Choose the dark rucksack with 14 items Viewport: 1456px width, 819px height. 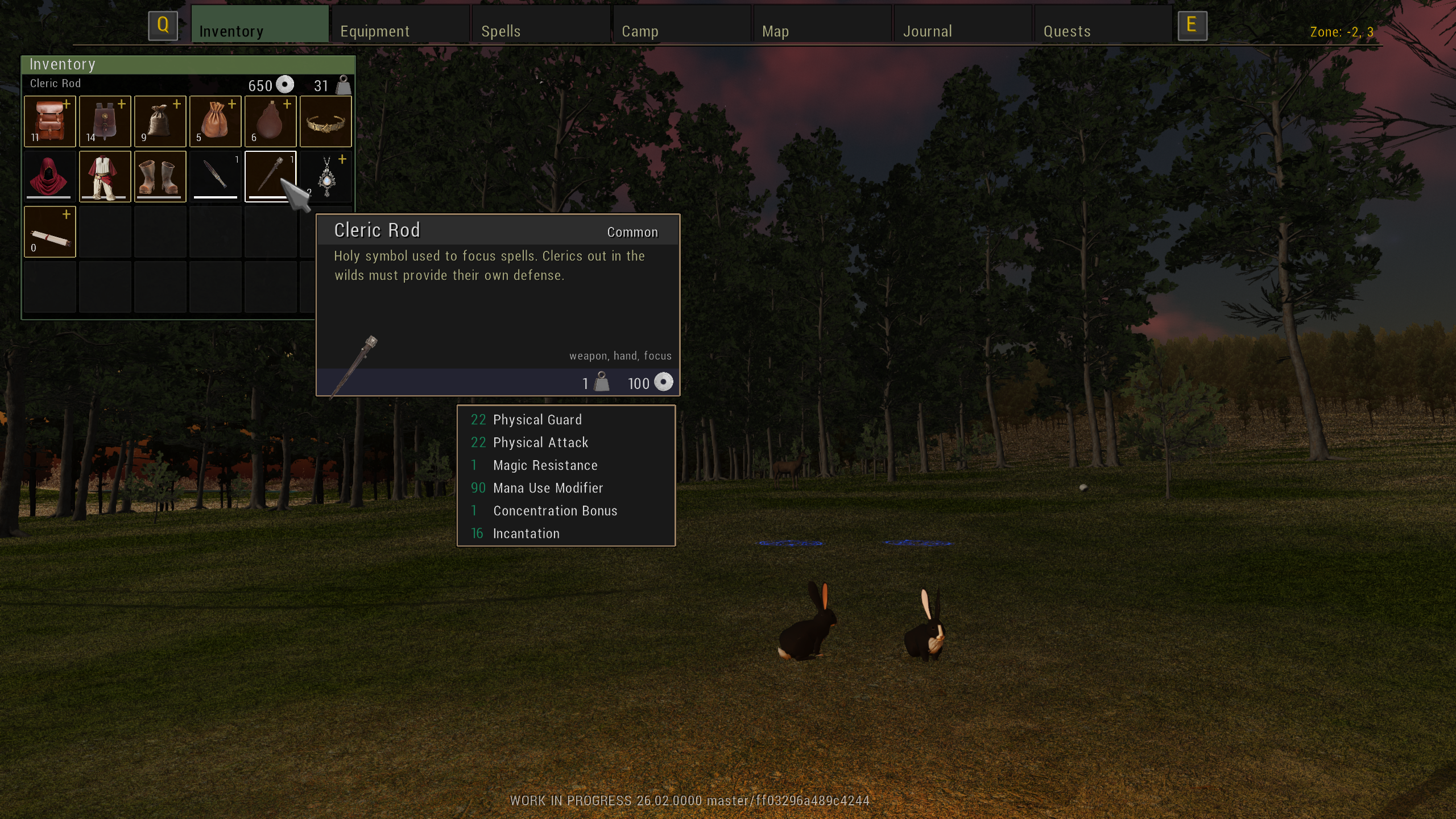click(105, 121)
